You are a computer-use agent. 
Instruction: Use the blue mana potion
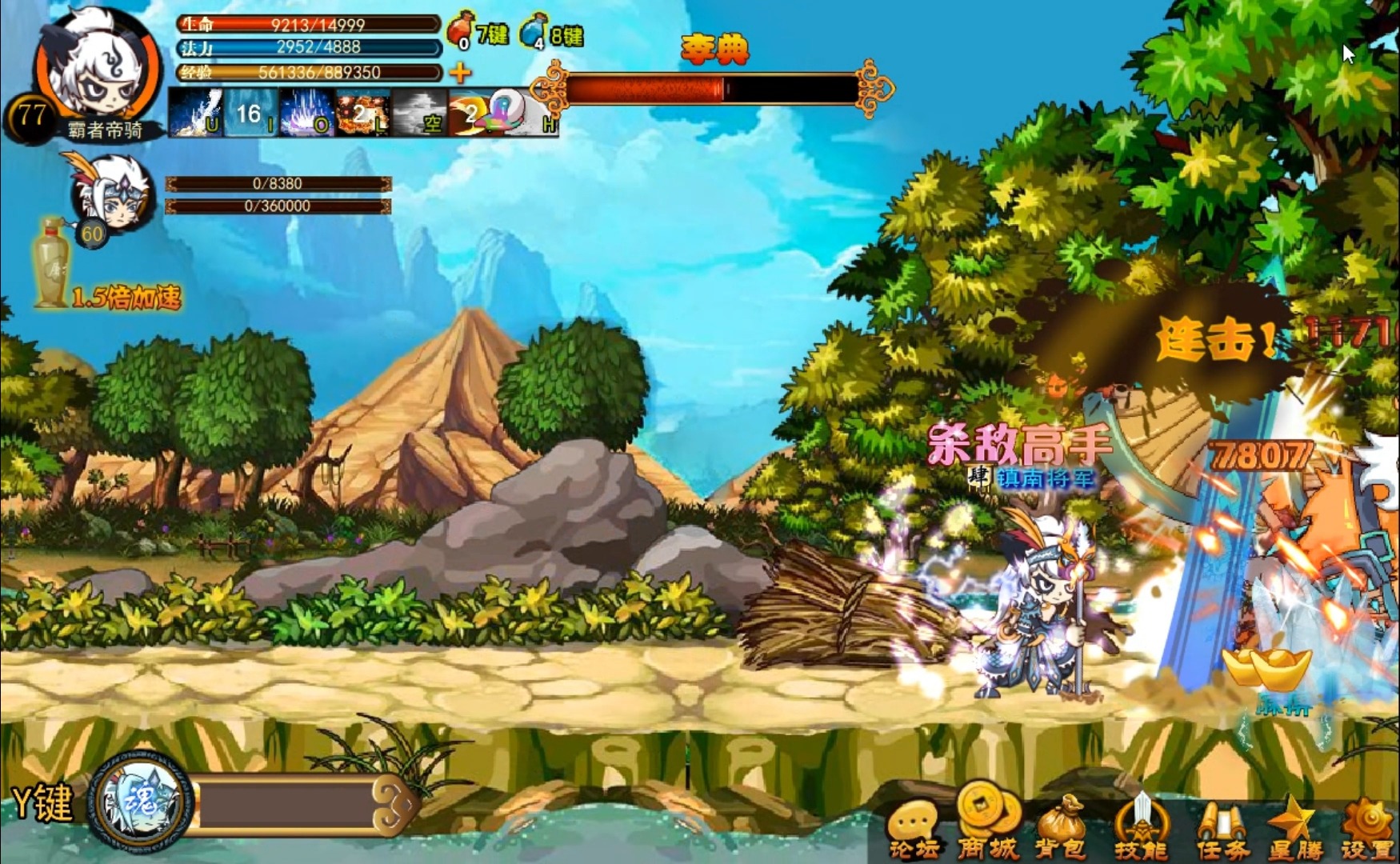point(533,30)
